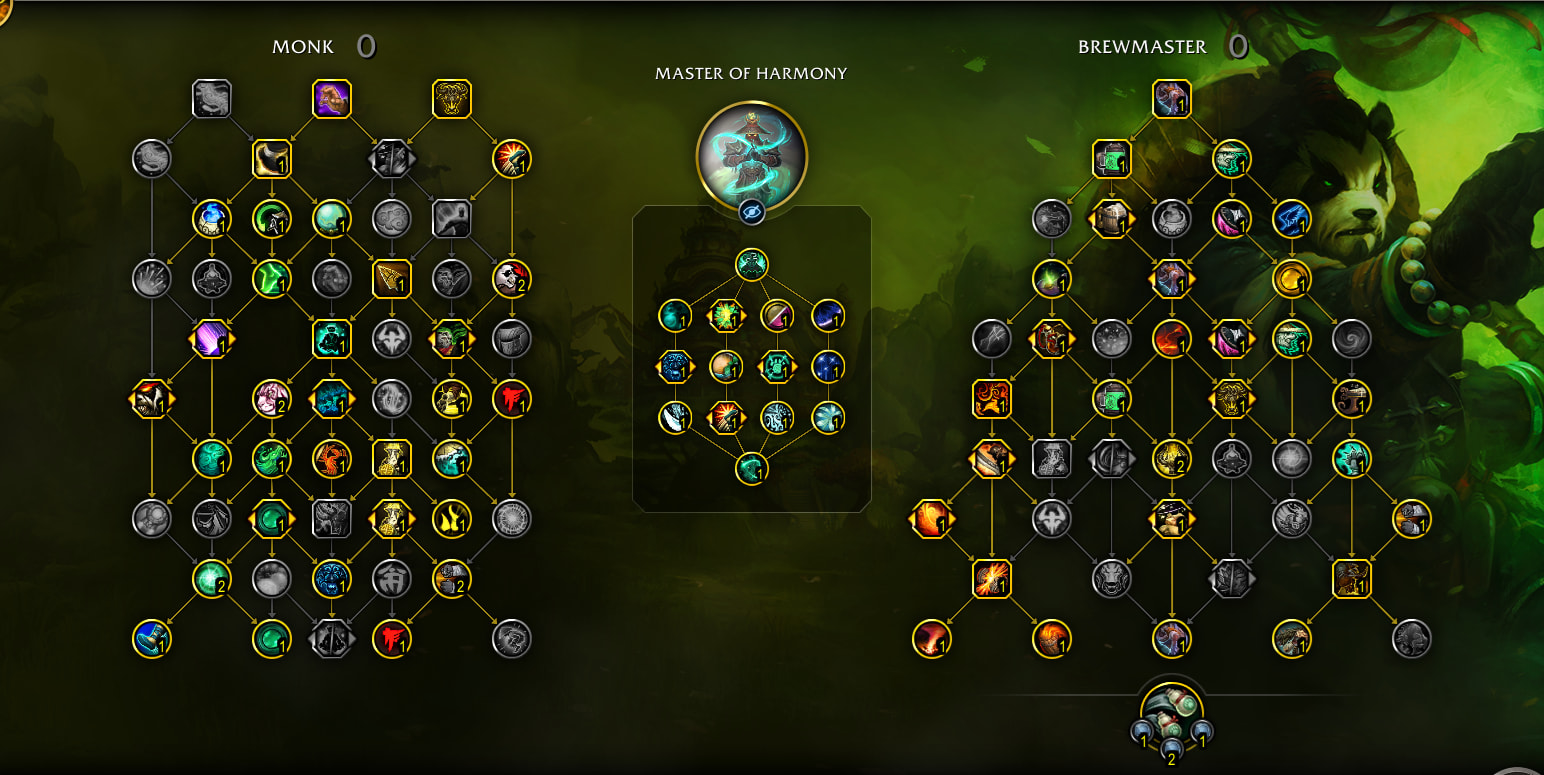The height and width of the screenshot is (775, 1544).
Task: Toggle the eye visibility button under the portrait
Action: tap(751, 212)
